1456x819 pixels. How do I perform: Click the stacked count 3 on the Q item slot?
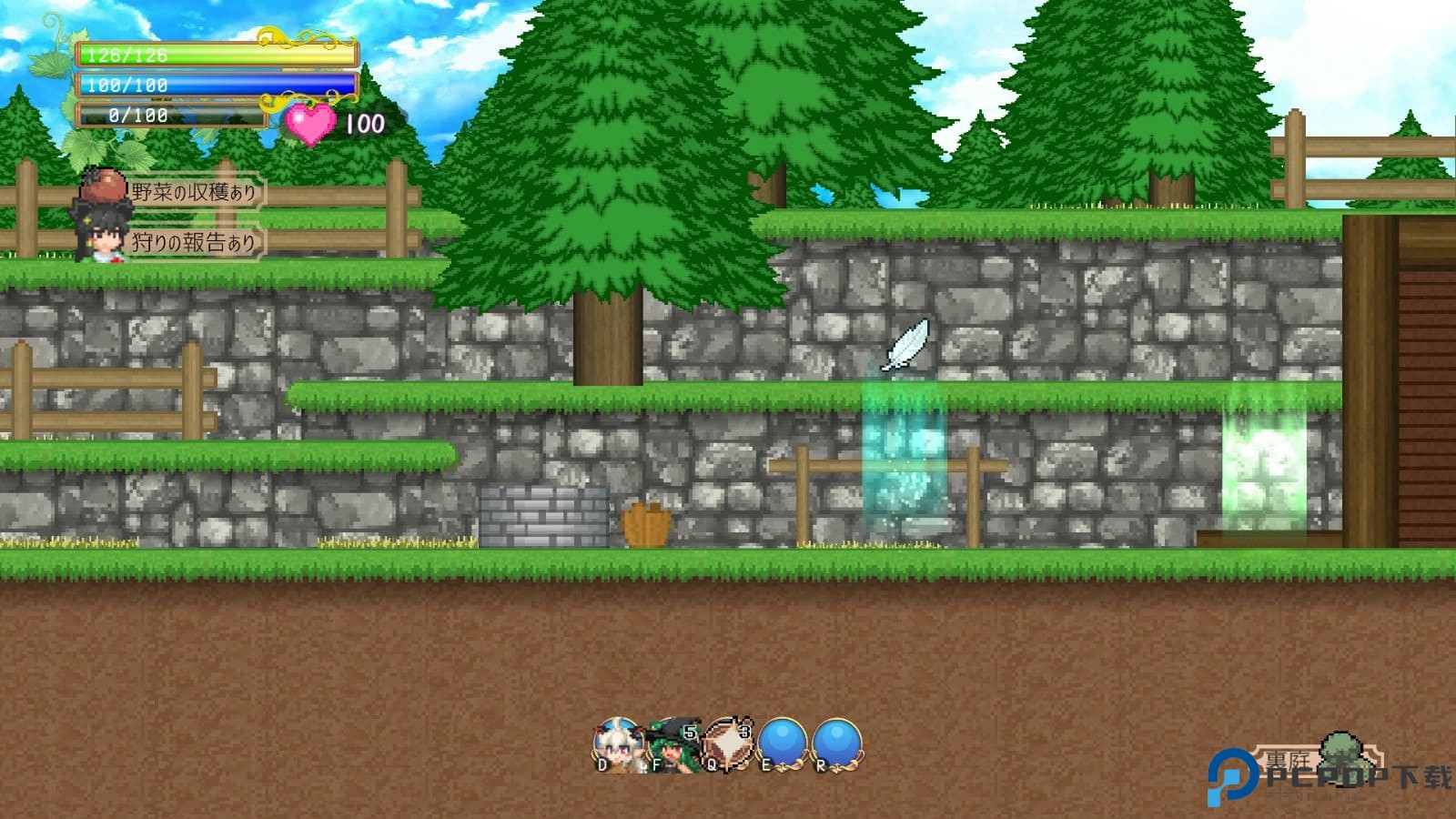point(746,730)
